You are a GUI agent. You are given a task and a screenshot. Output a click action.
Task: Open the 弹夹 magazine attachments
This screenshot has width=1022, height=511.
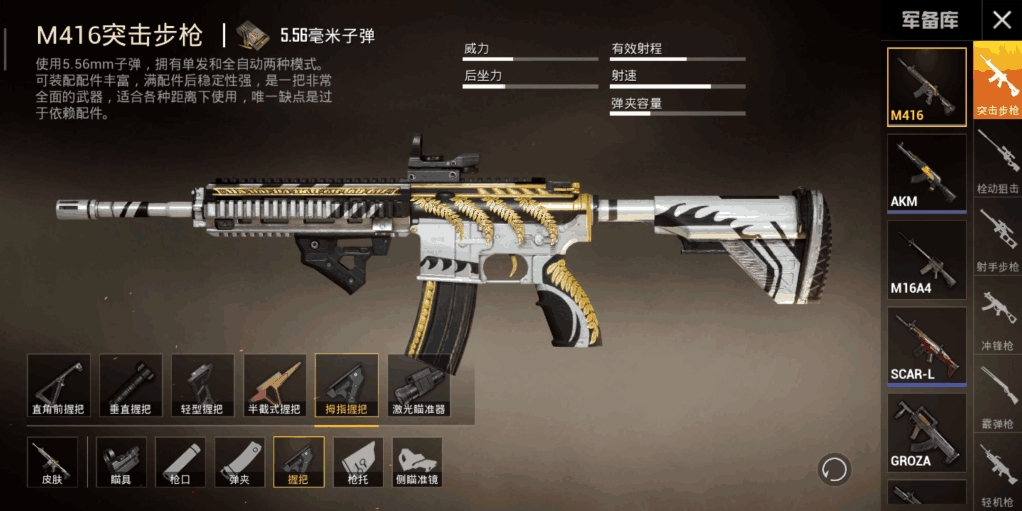tap(240, 463)
